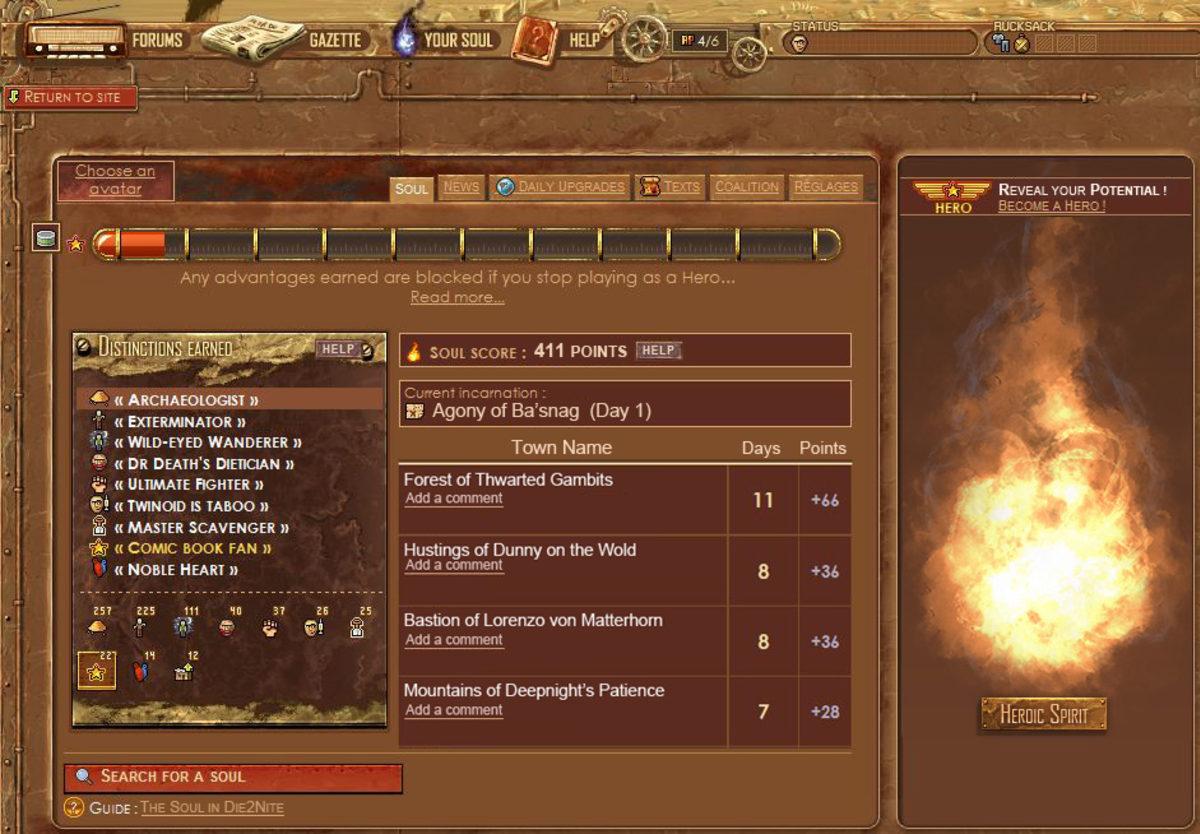Switch to the News tab

click(461, 187)
